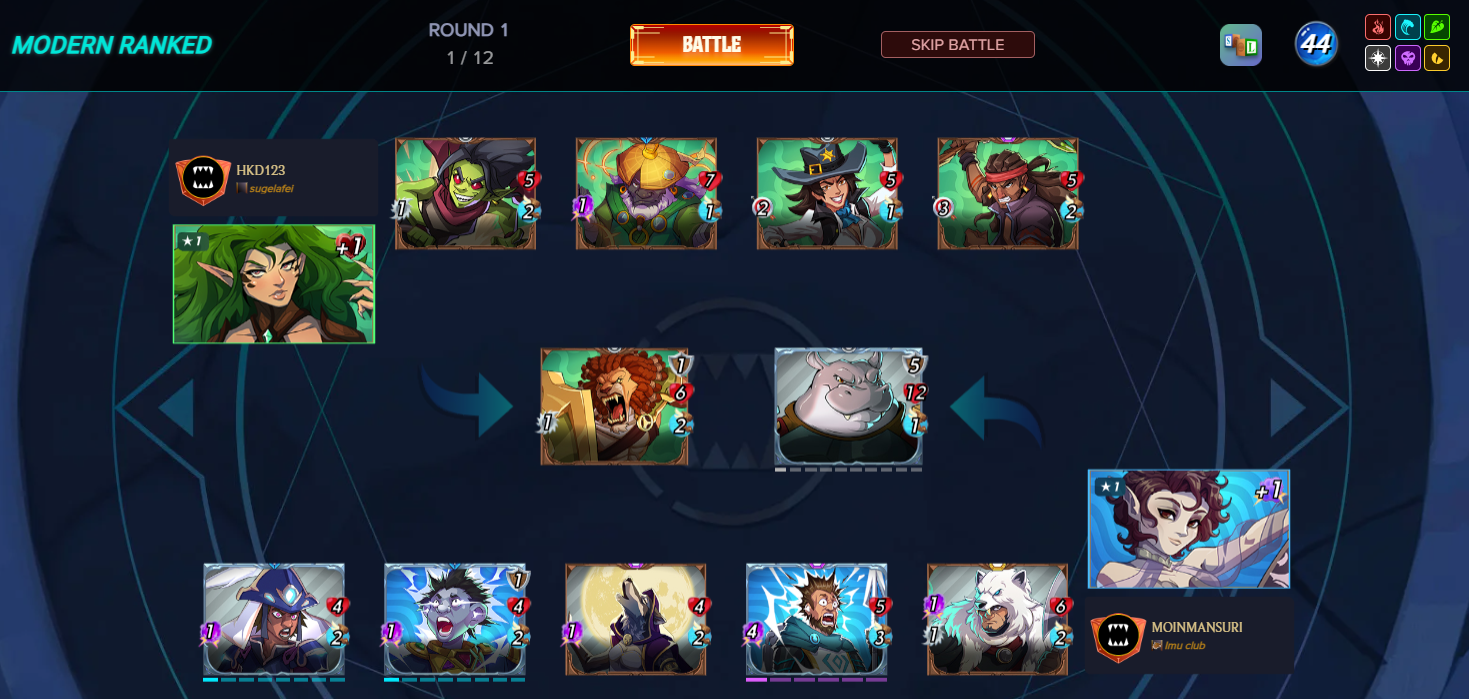1469x699 pixels.
Task: Select the roaring lion tank card
Action: (x=614, y=406)
